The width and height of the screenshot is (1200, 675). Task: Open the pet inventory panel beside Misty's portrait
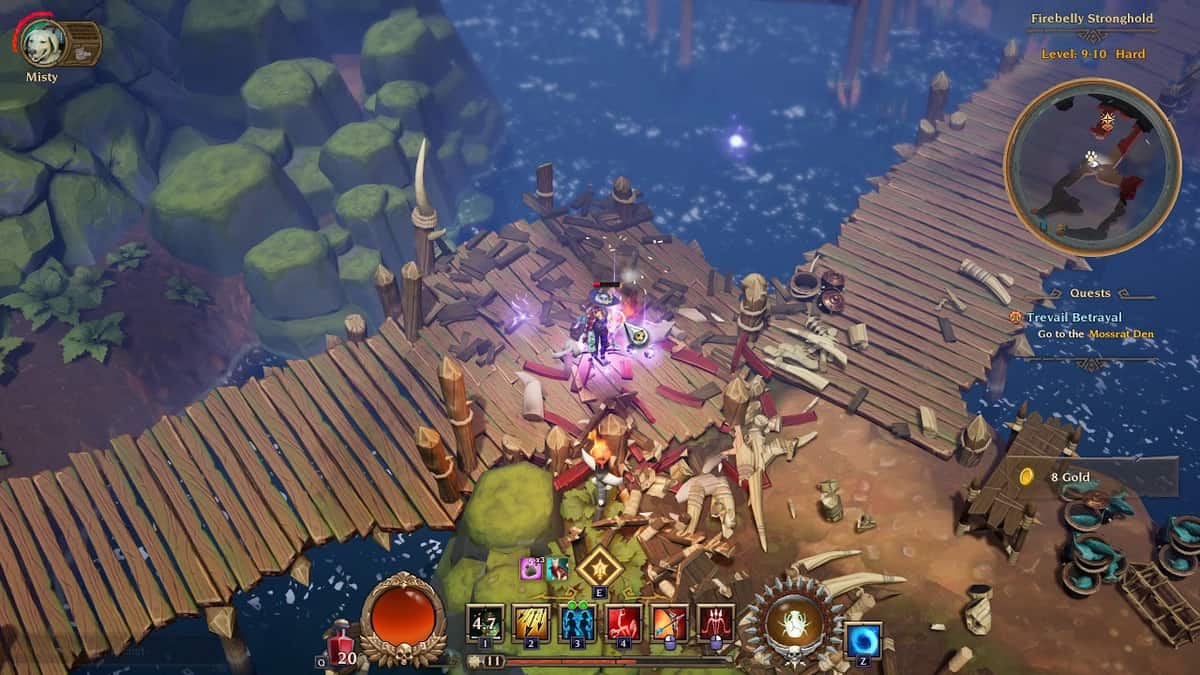[83, 43]
